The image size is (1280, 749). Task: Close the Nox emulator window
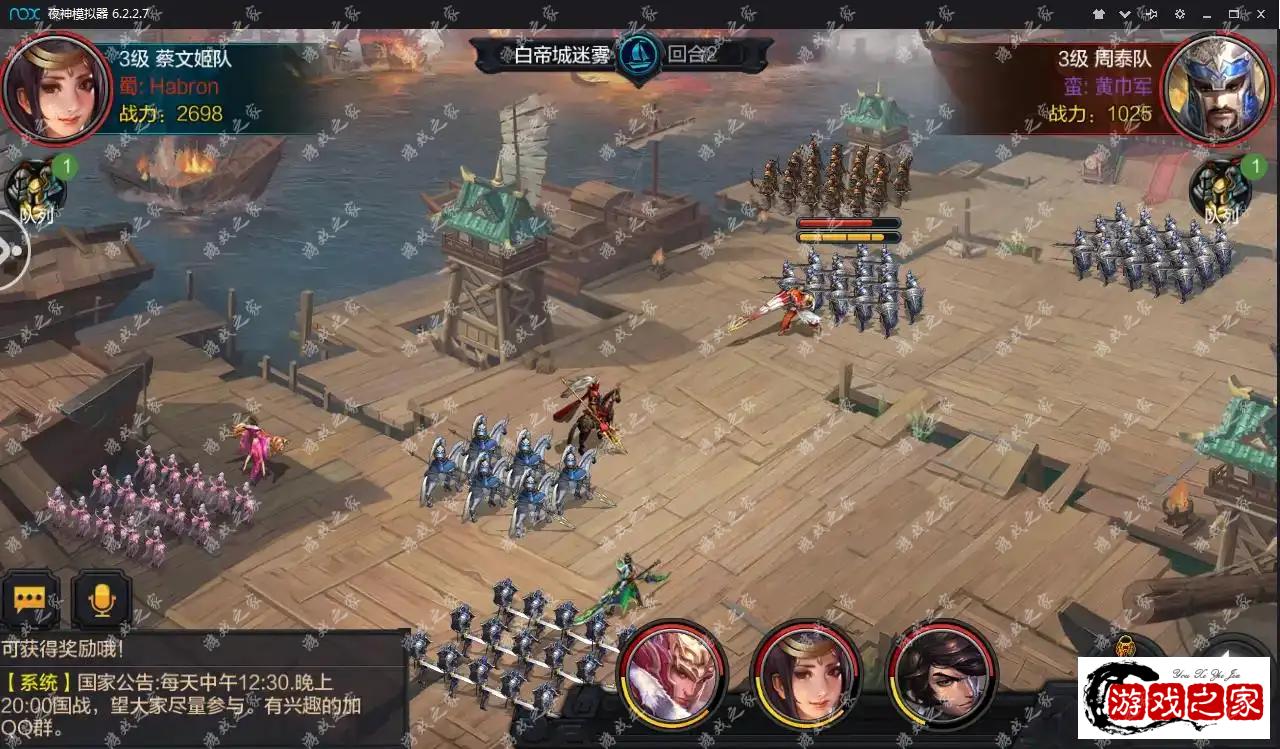(x=1261, y=14)
